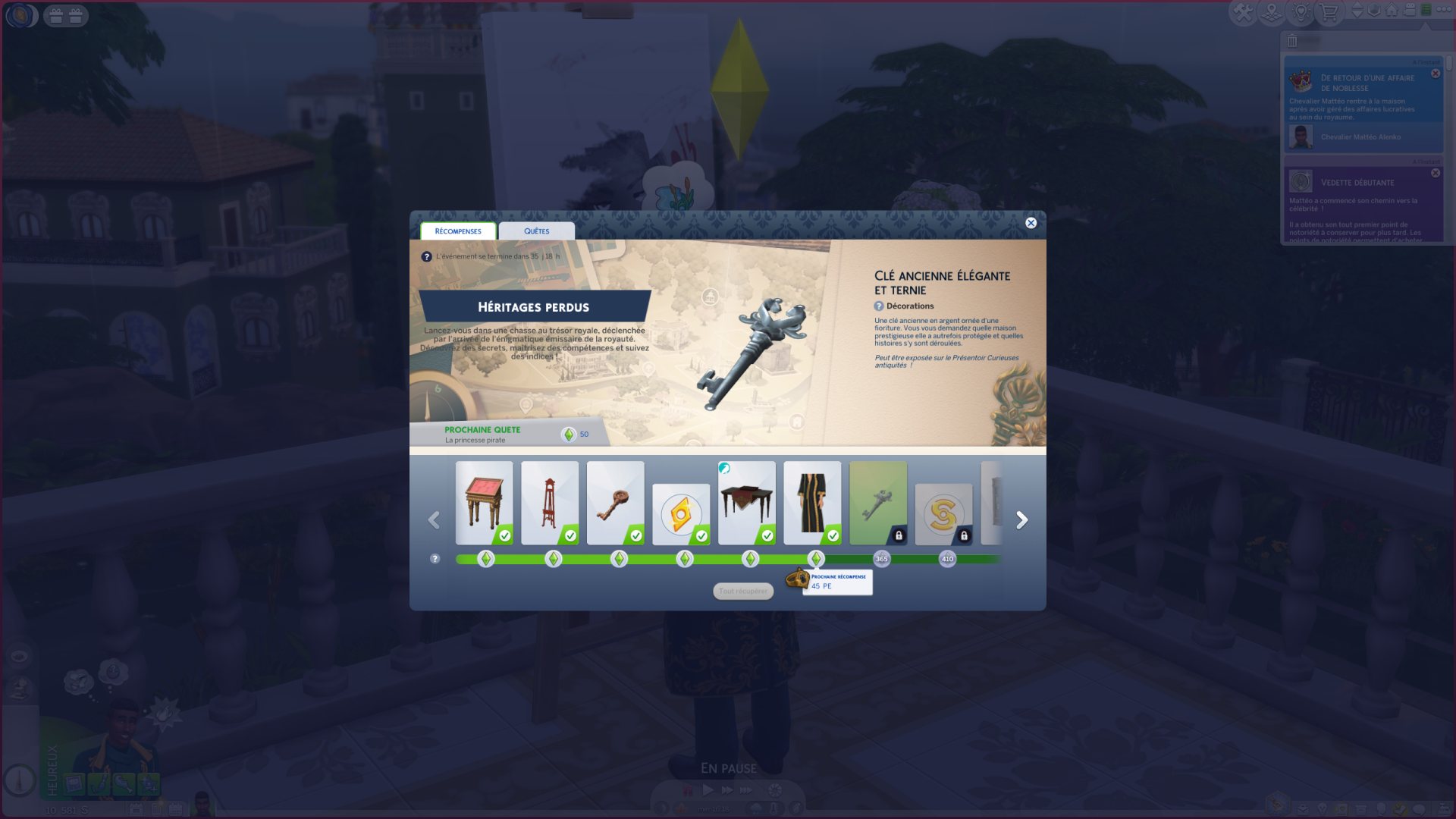1456x819 pixels.
Task: Choose the bronze antique key reward
Action: 615,503
